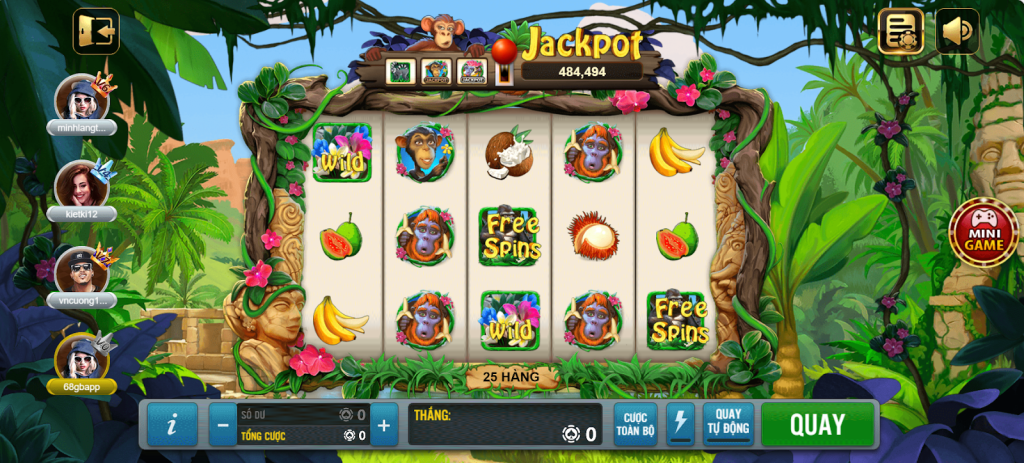
Task: View player kietk12's avatar
Action: click(81, 185)
